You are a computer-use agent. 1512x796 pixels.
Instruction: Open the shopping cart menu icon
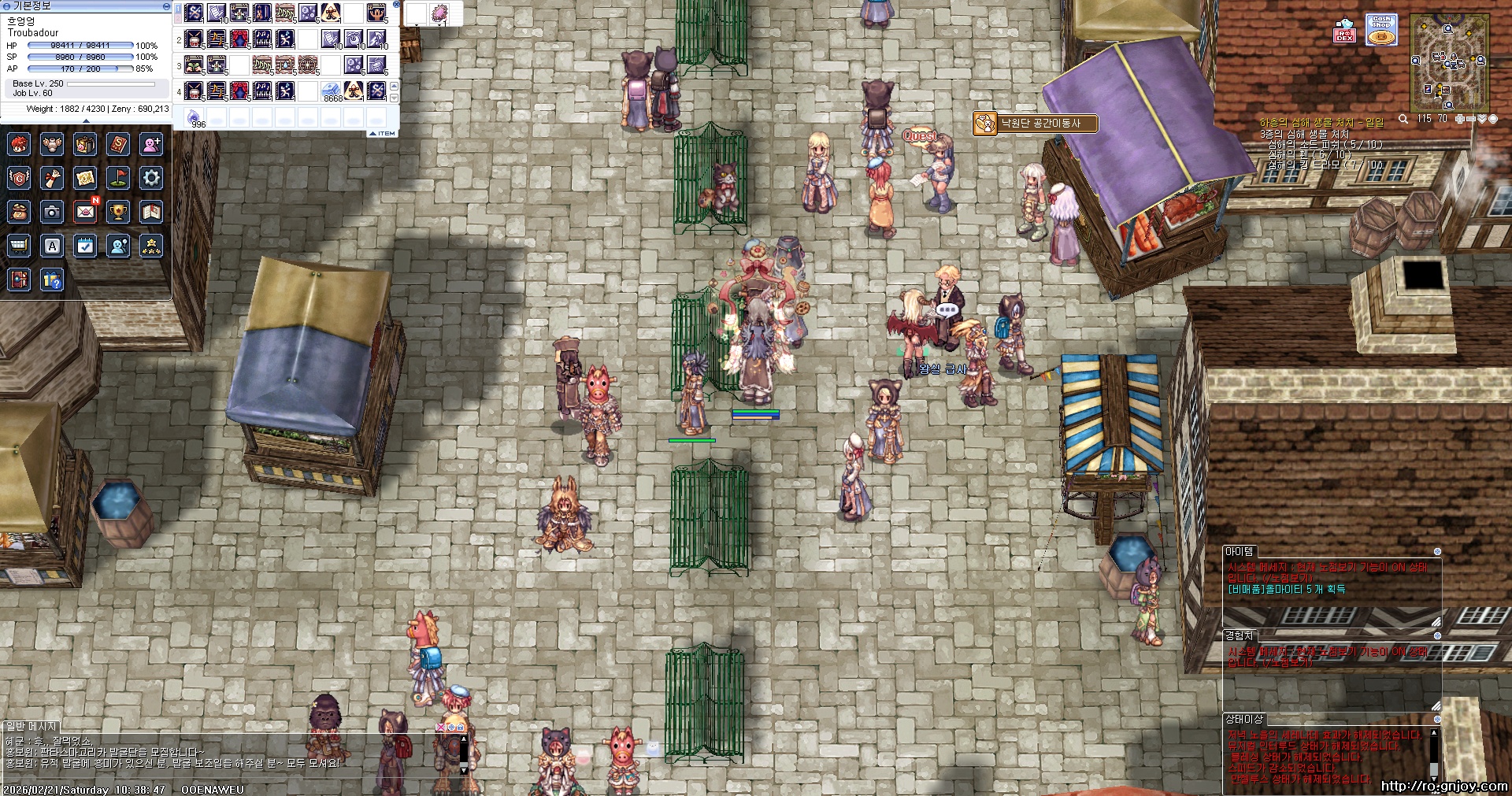19,246
